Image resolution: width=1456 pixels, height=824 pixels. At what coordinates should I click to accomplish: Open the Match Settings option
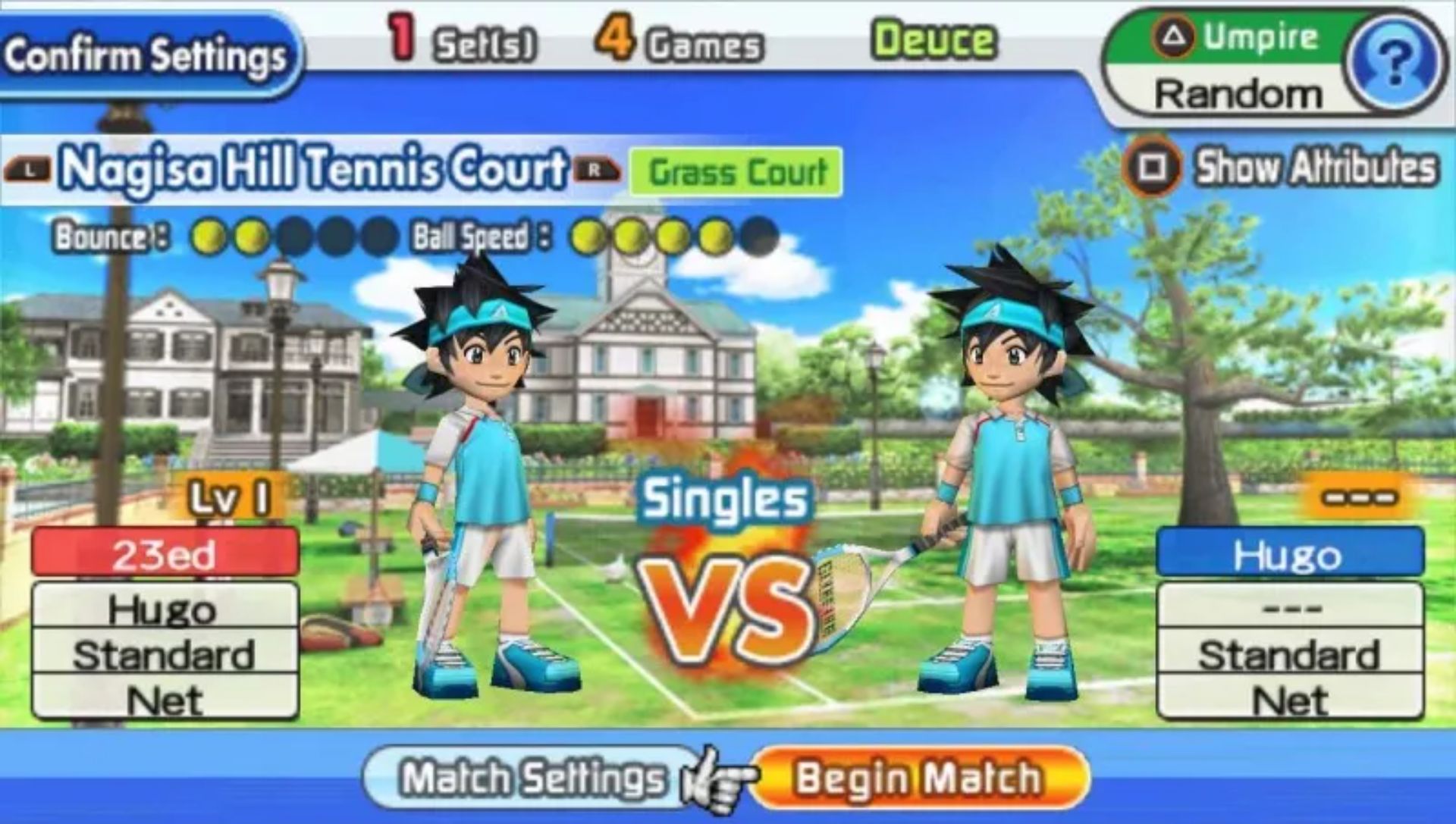click(x=532, y=779)
